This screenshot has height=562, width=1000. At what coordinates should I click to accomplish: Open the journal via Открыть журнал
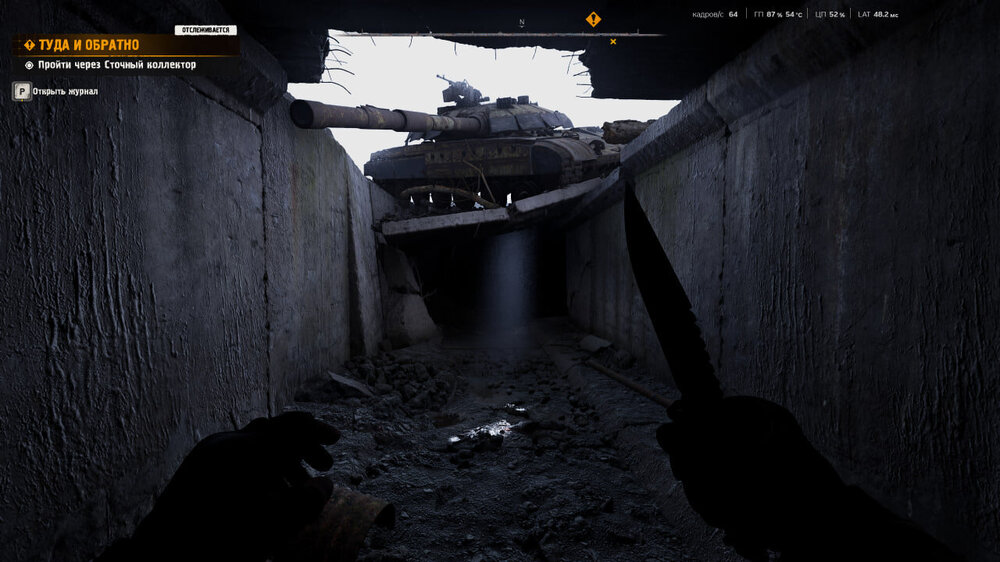click(x=64, y=91)
